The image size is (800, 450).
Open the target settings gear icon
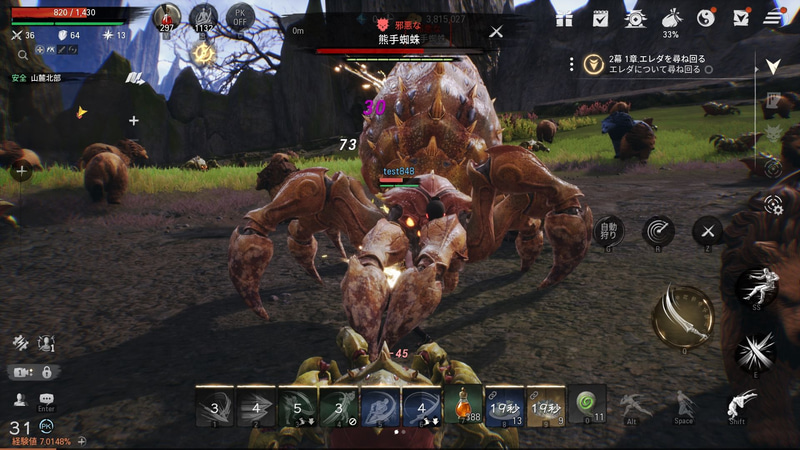pyautogui.click(x=773, y=204)
